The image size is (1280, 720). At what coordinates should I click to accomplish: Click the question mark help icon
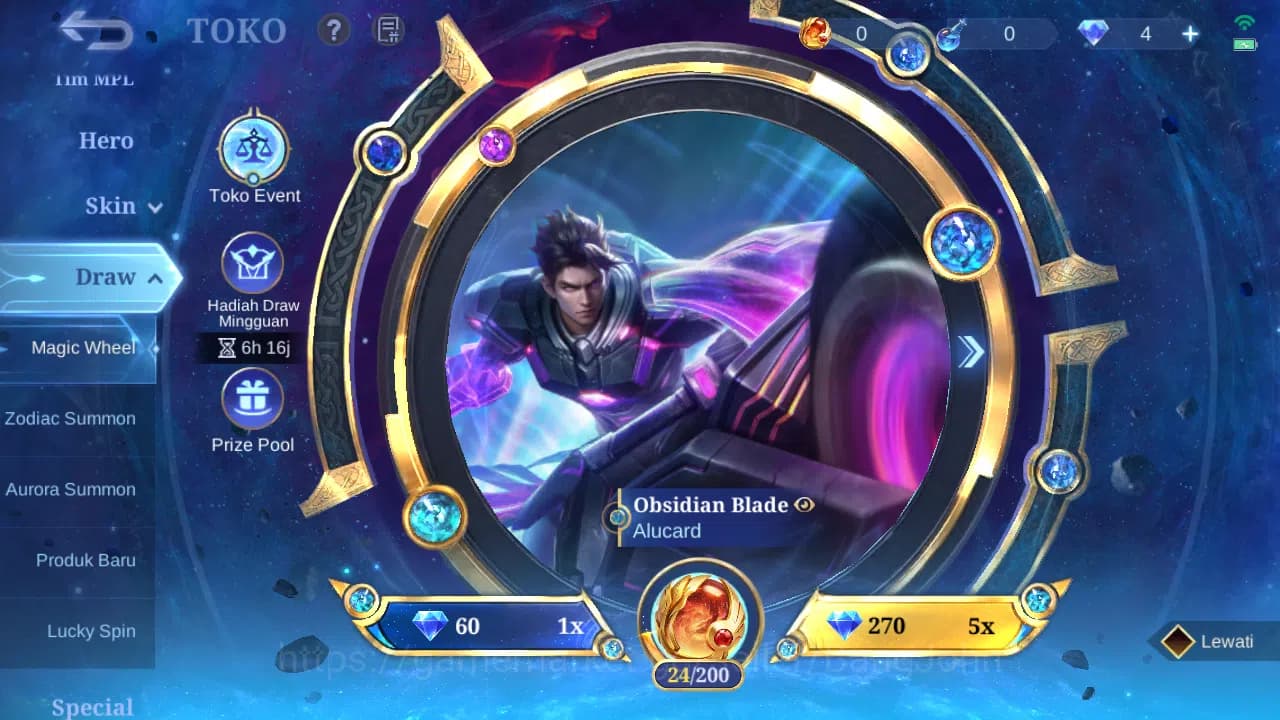click(333, 30)
